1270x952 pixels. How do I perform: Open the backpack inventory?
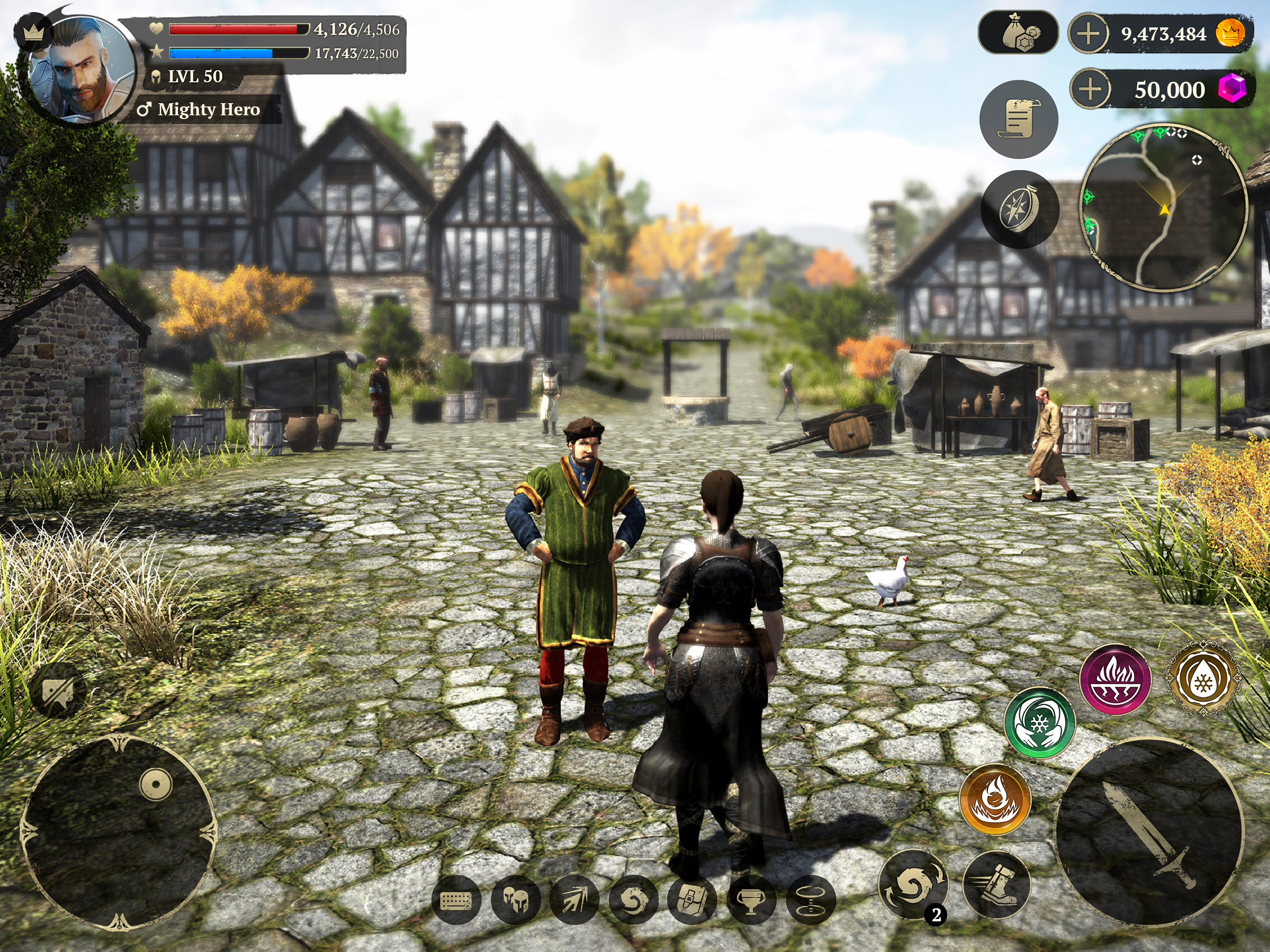click(691, 900)
